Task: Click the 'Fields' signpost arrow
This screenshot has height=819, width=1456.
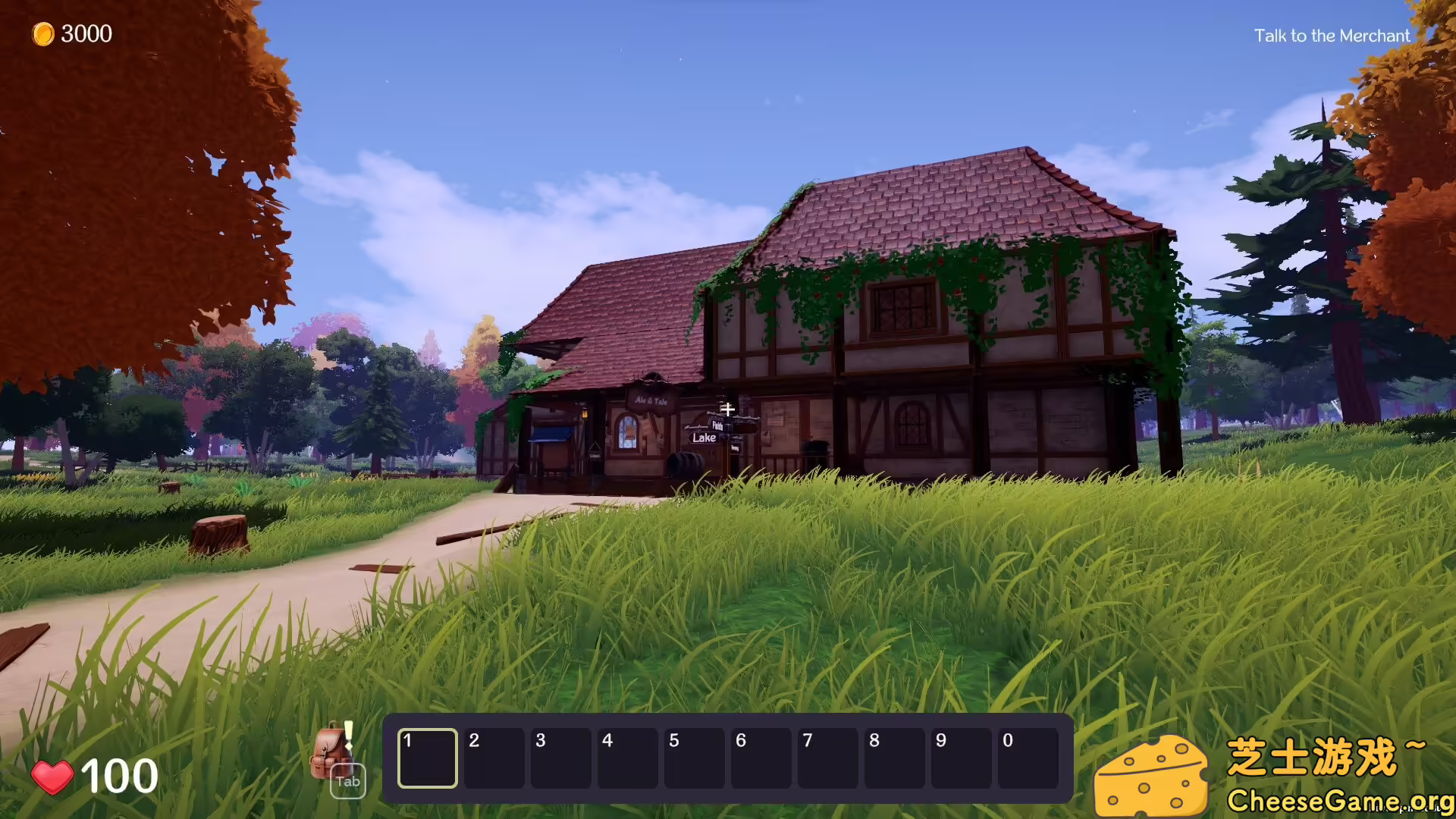Action: [719, 425]
